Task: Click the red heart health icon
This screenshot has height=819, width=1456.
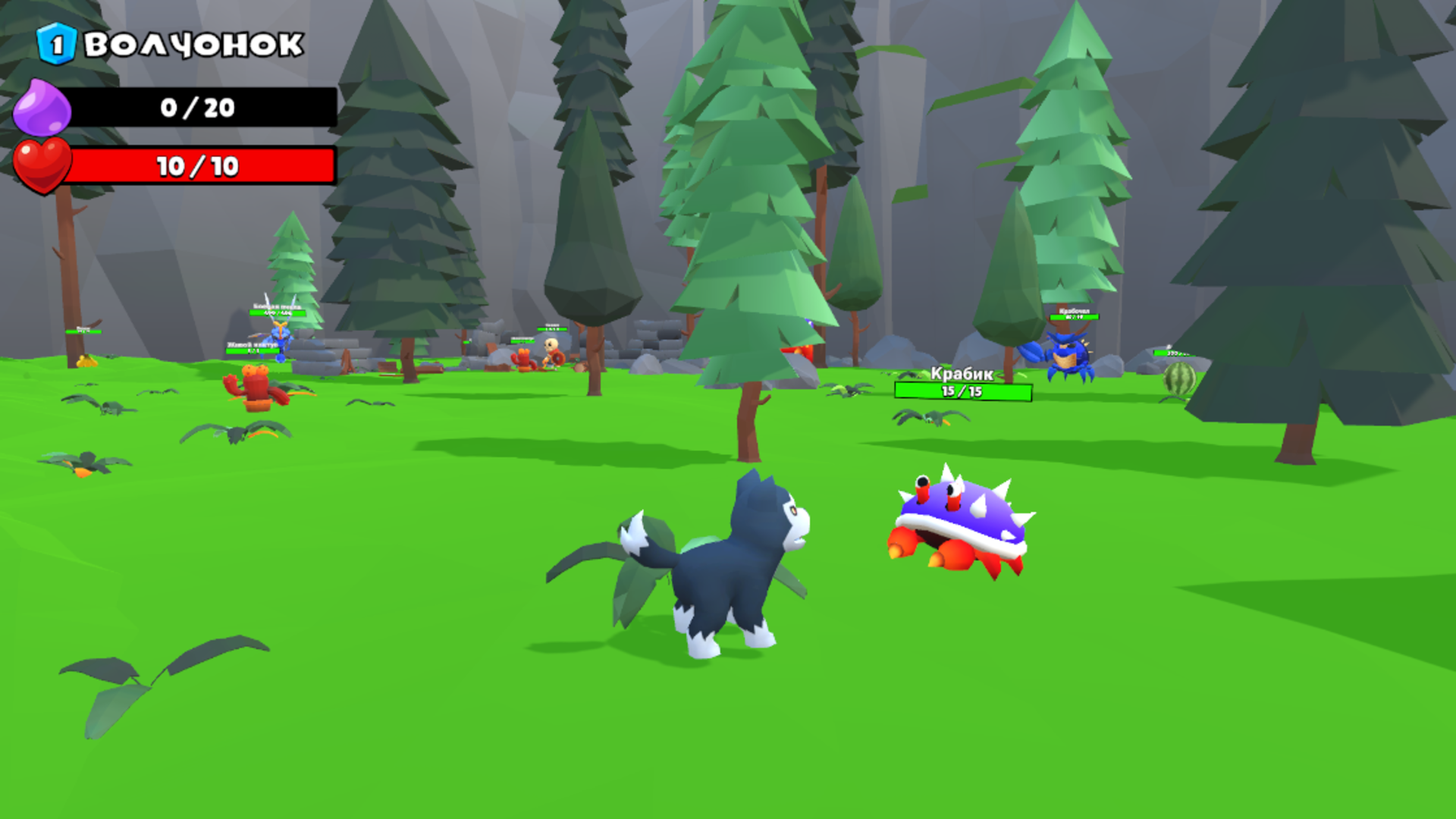Action: pos(42,165)
